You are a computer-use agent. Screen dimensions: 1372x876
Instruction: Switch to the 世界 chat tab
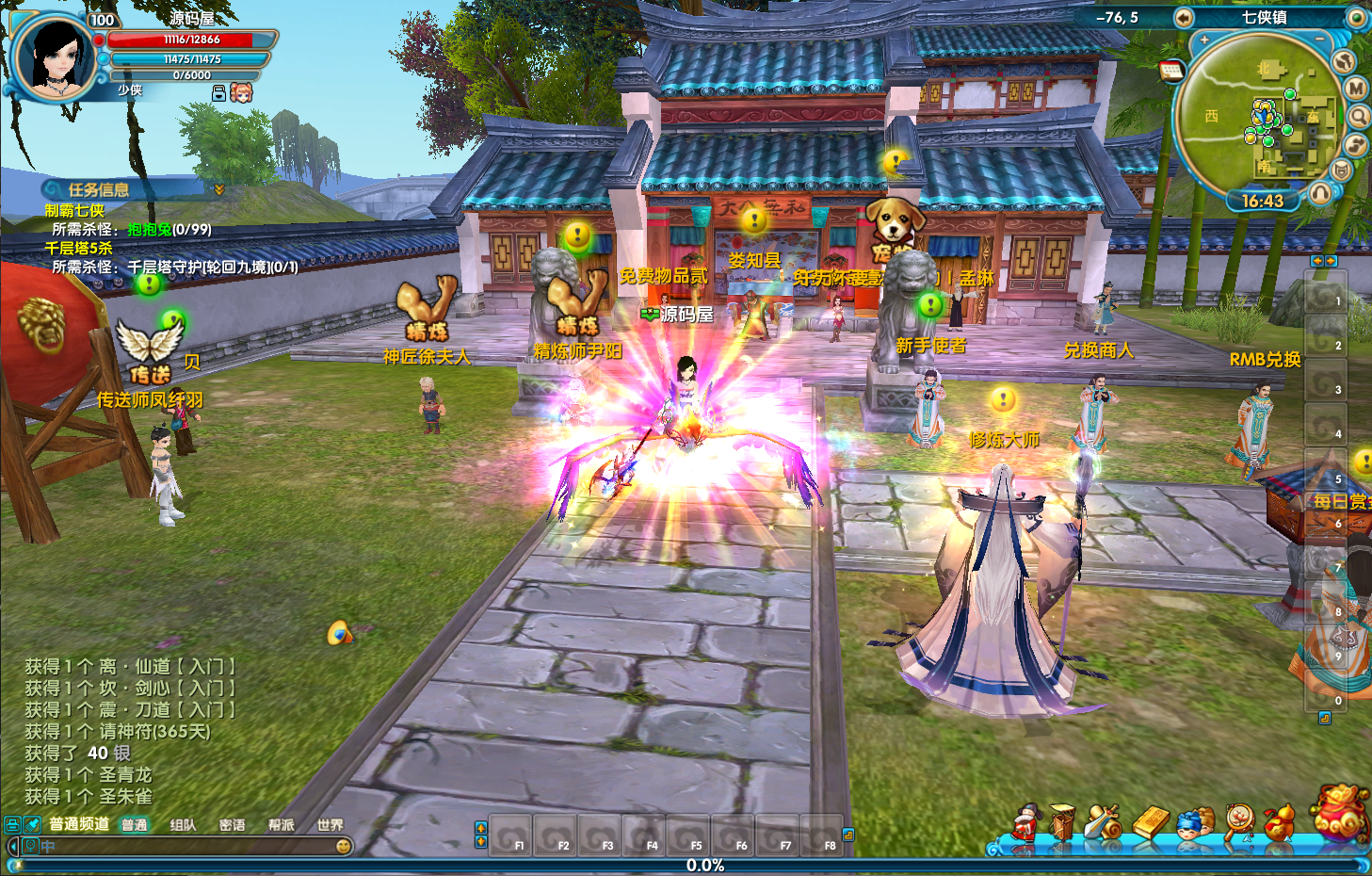point(330,825)
